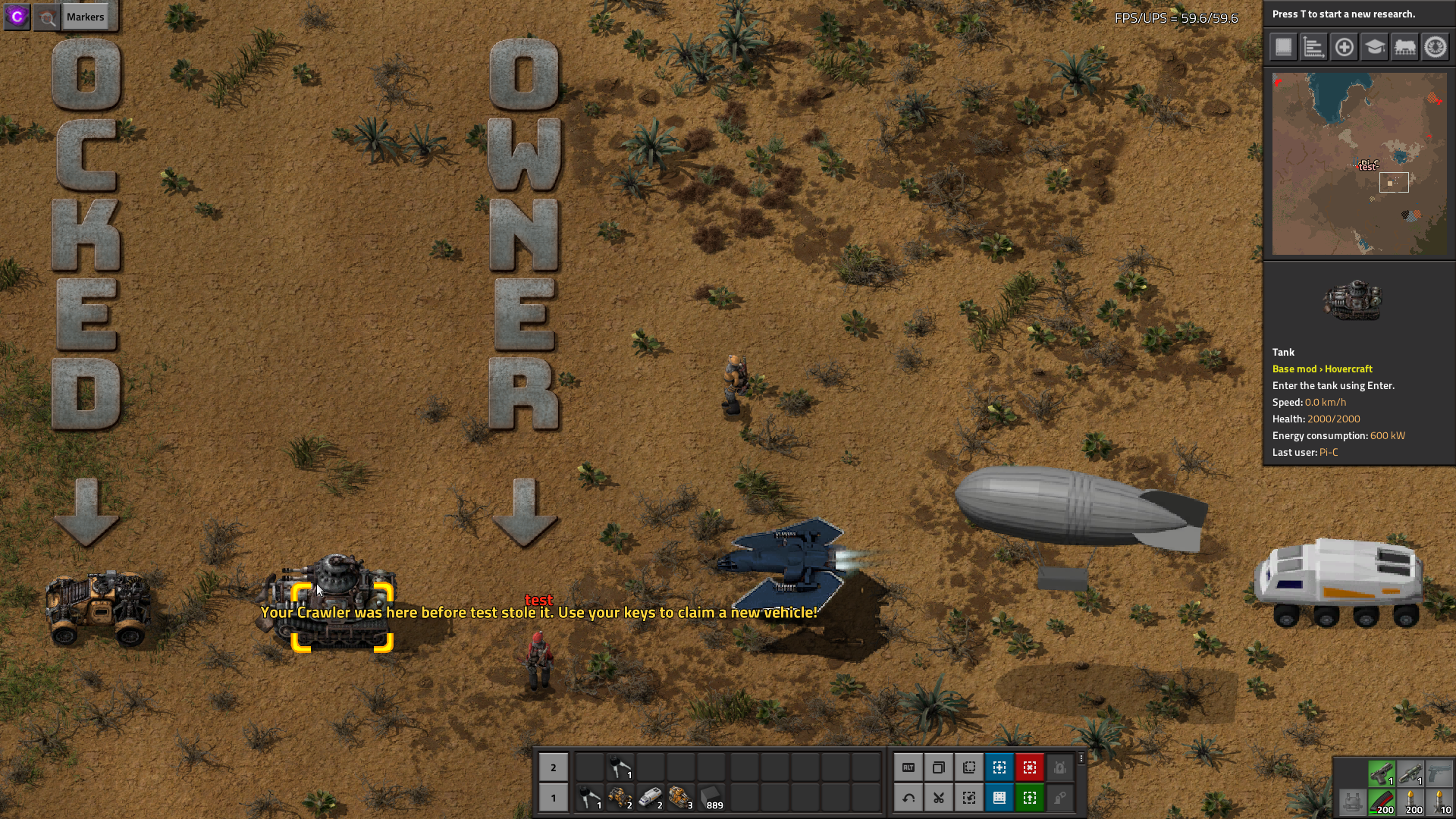Switch to quickbar page 2 button
This screenshot has height=819, width=1456.
pos(554,767)
